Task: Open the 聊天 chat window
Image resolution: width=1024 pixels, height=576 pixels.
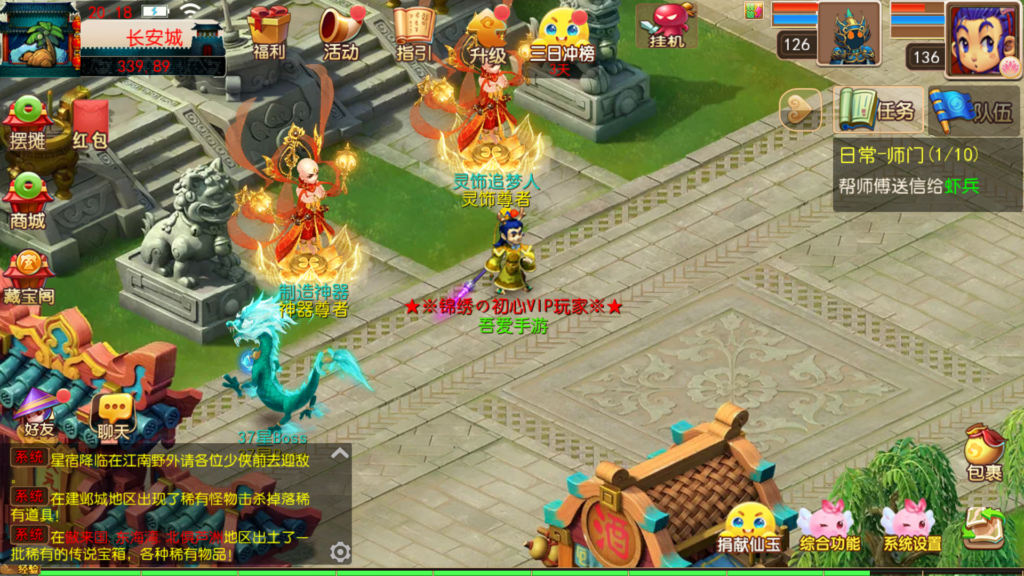Action: coord(113,414)
